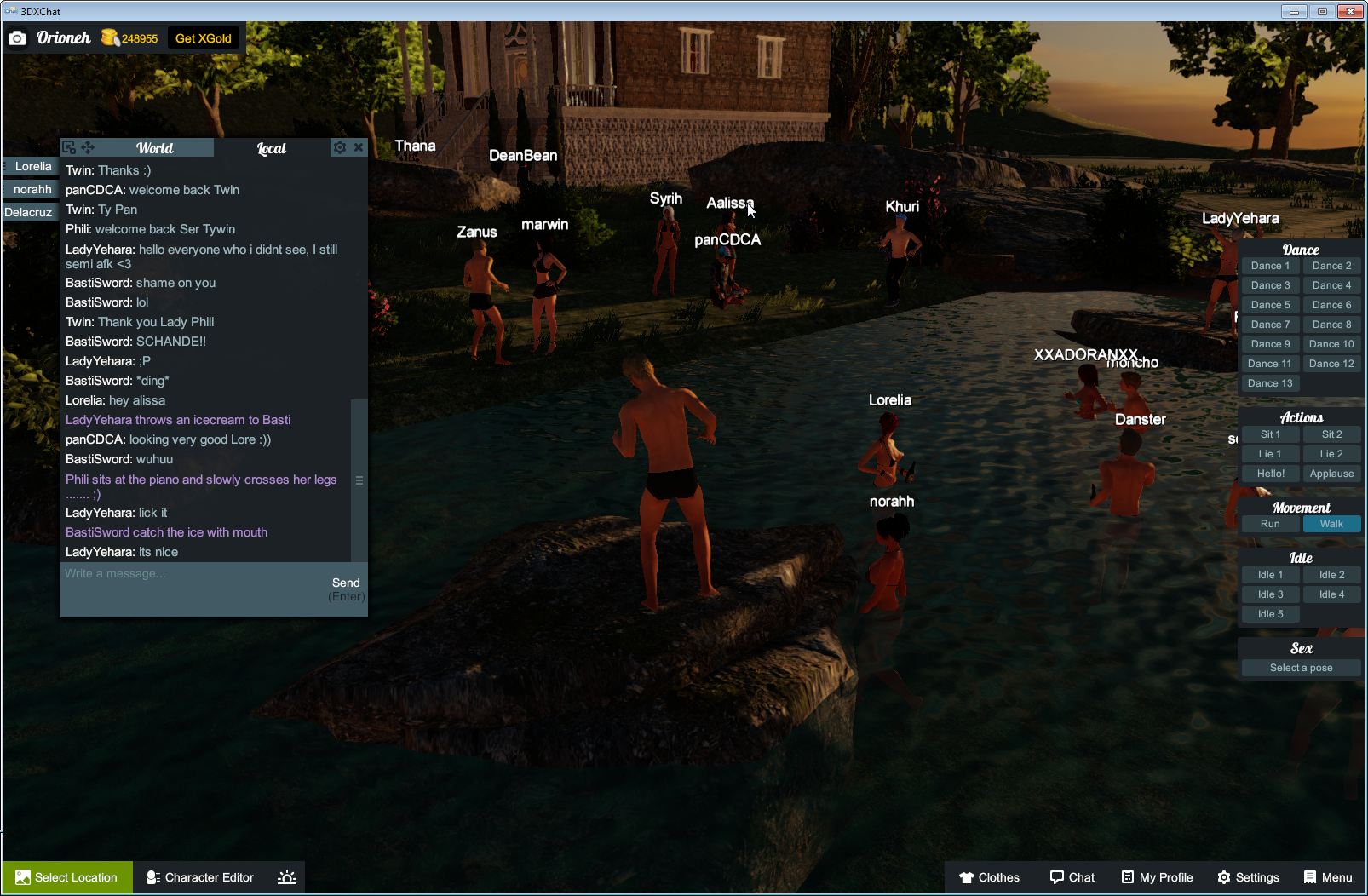Open the Clothes panel
The image size is (1368, 896).
click(x=989, y=877)
